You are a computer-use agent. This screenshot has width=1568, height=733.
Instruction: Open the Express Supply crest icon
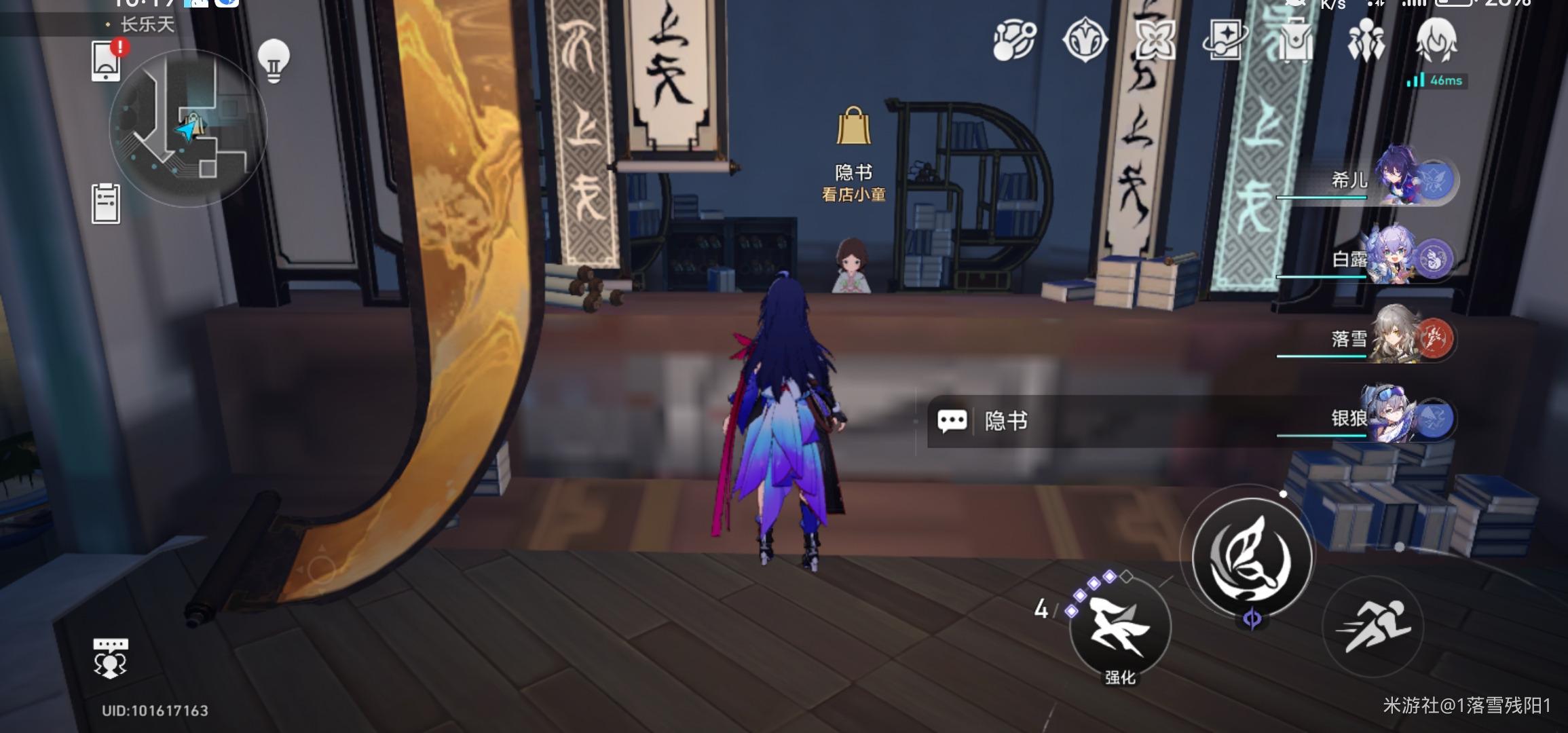coord(1086,41)
